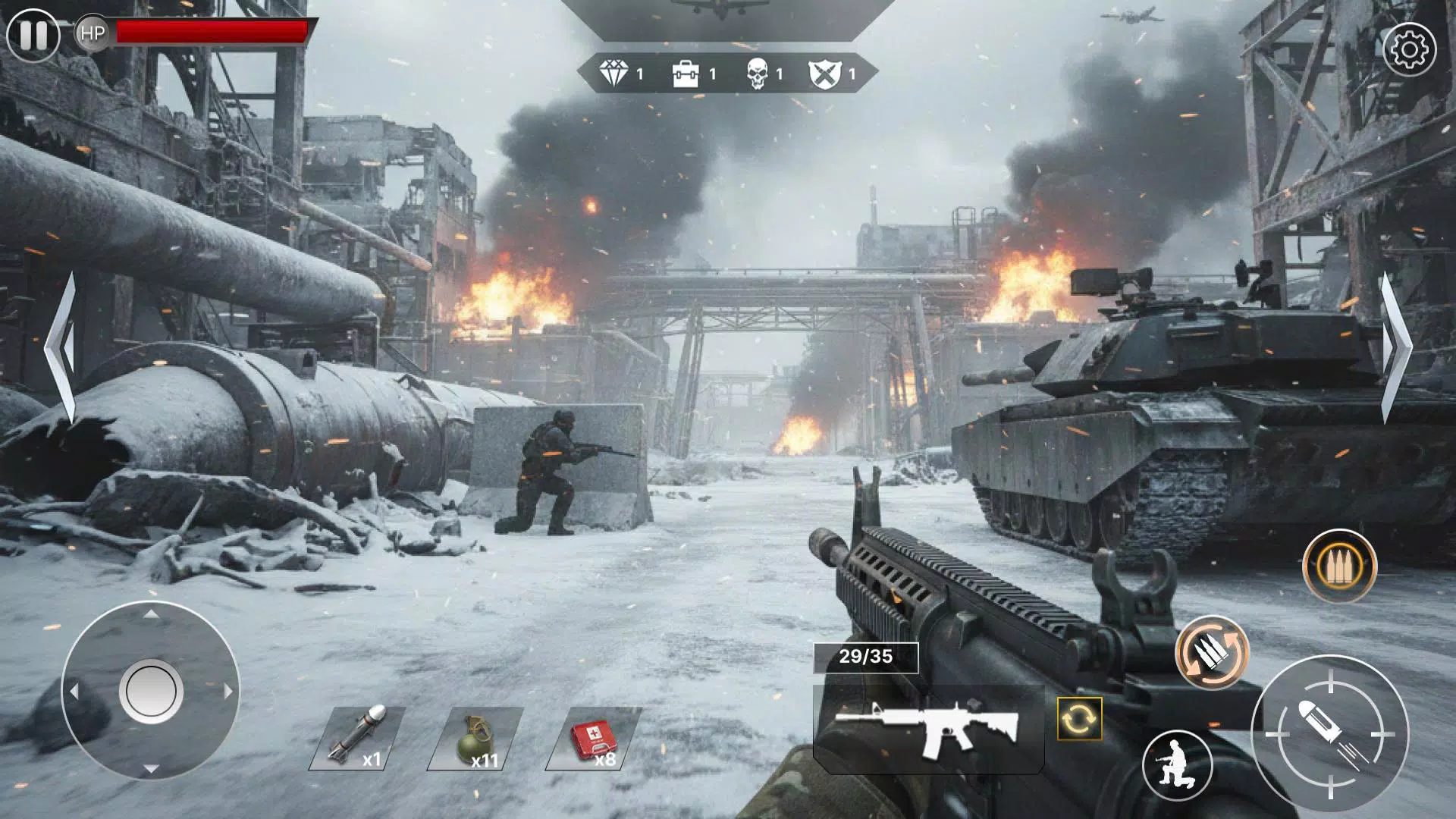This screenshot has height=819, width=1456.
Task: Move to the left cover position arrow
Action: click(x=61, y=347)
